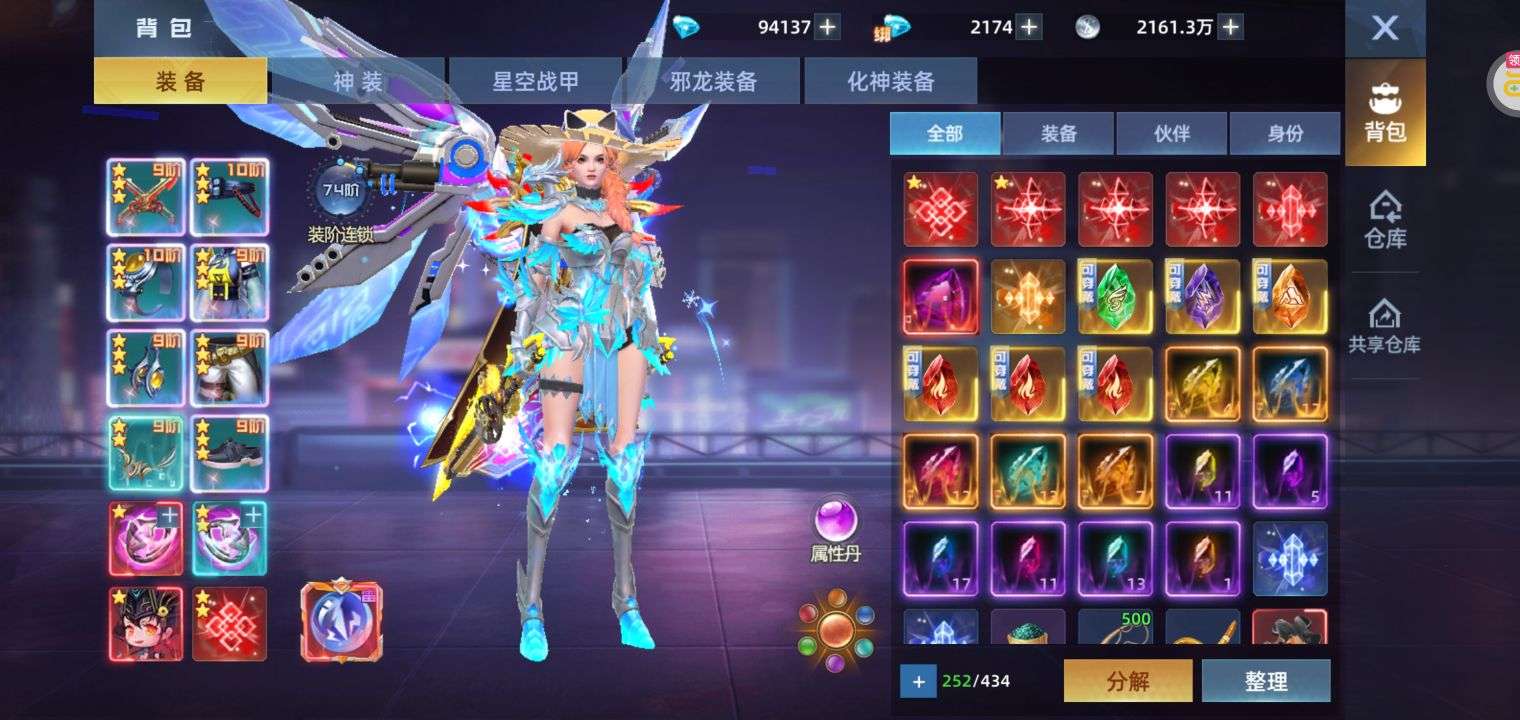Screen dimensions: 1520x720
Task: Open the multicolored elemental orb wheel
Action: [x=836, y=629]
